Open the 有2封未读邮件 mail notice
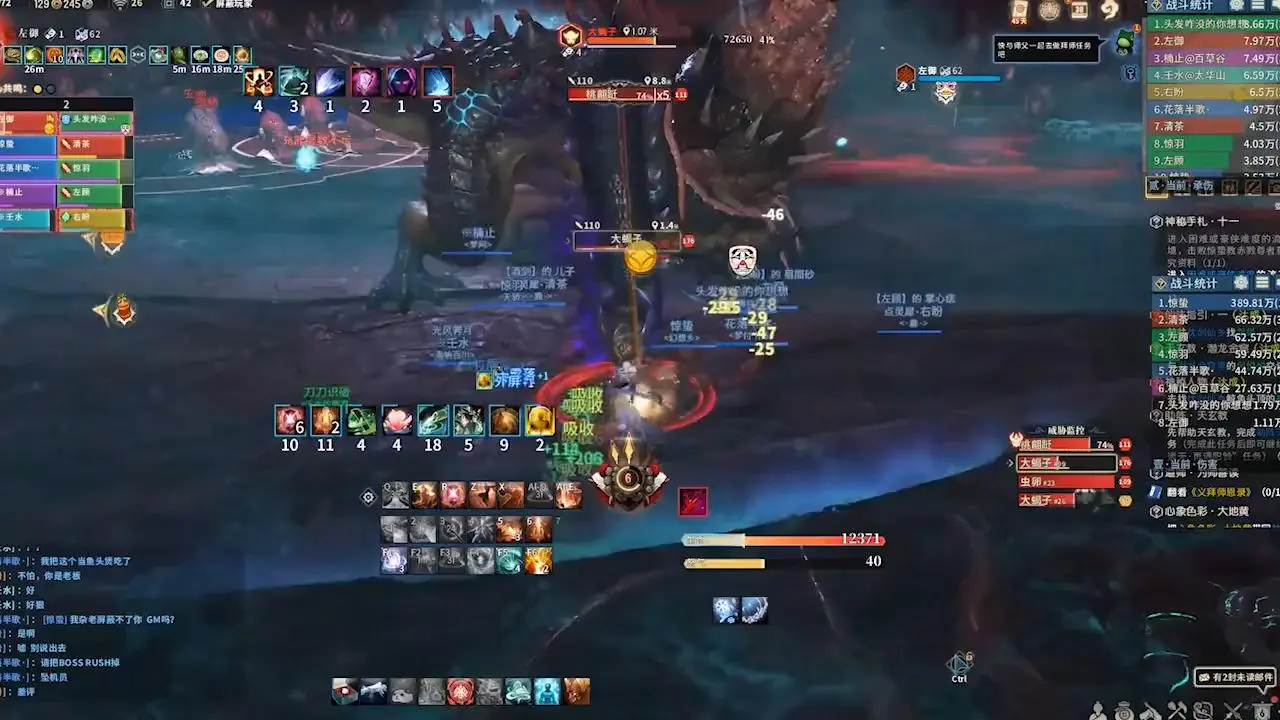The width and height of the screenshot is (1280, 720). click(x=1235, y=677)
